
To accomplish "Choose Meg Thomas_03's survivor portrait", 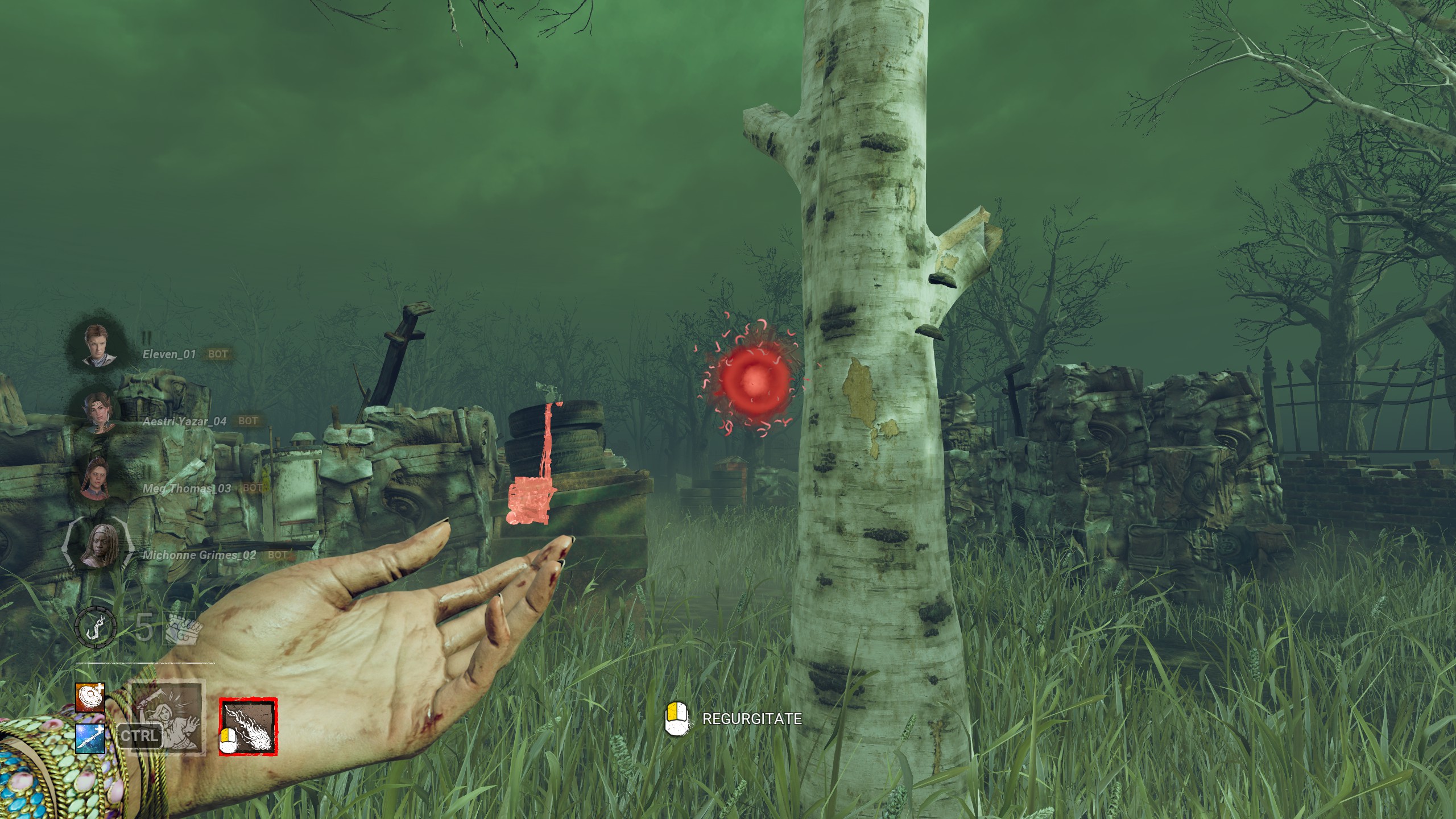I will click(97, 479).
